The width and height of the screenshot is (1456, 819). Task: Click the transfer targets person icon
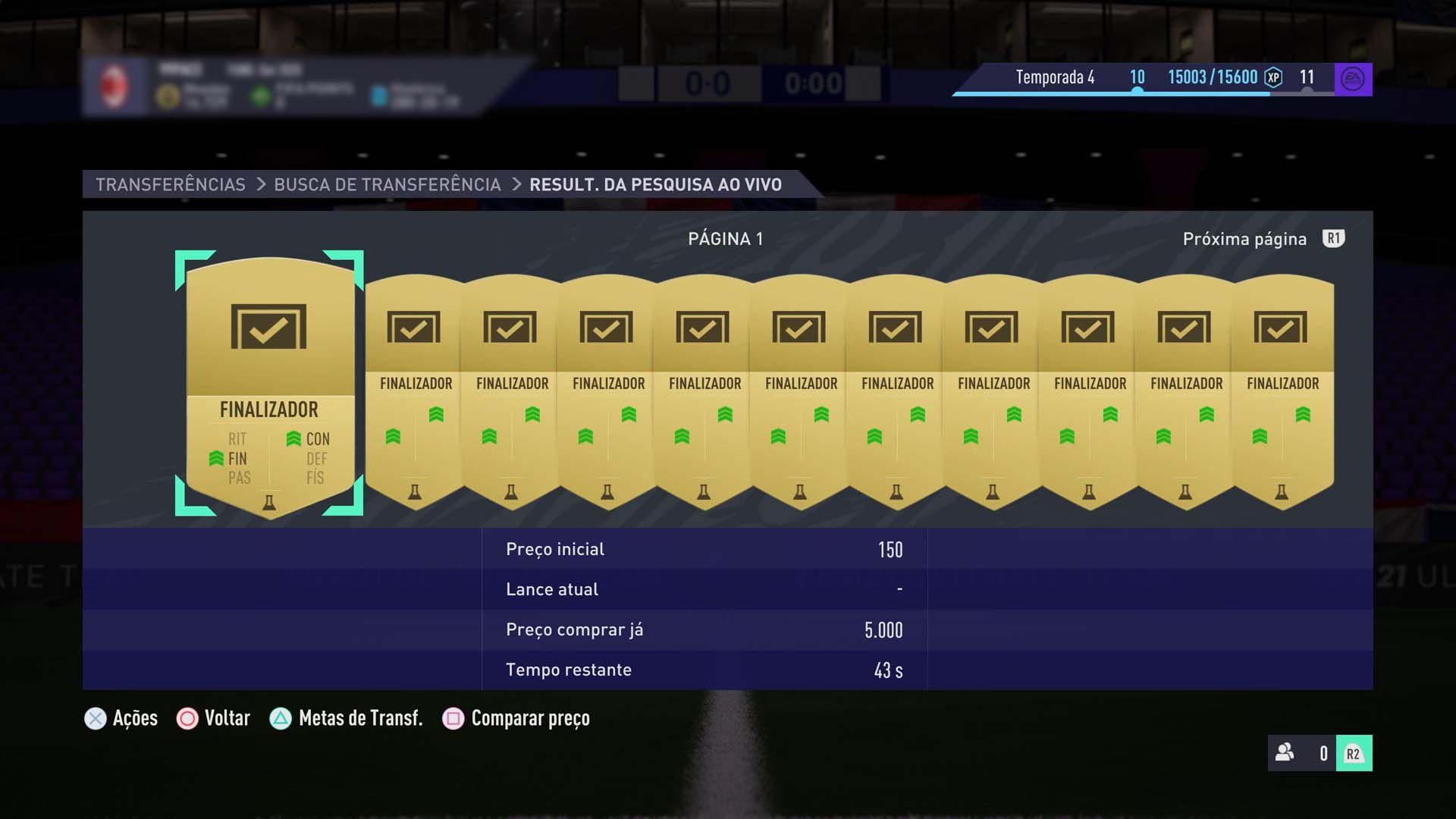[x=1285, y=754]
